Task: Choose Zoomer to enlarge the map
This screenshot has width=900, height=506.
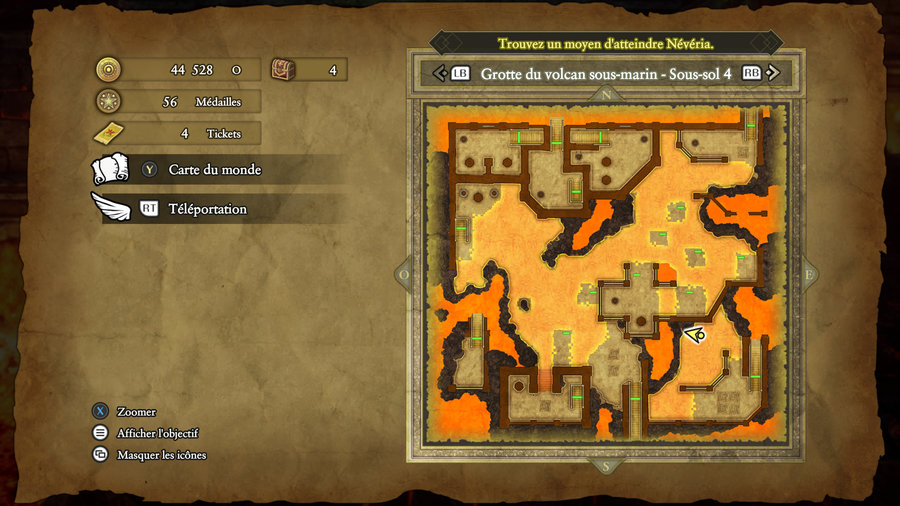Action: coord(135,412)
